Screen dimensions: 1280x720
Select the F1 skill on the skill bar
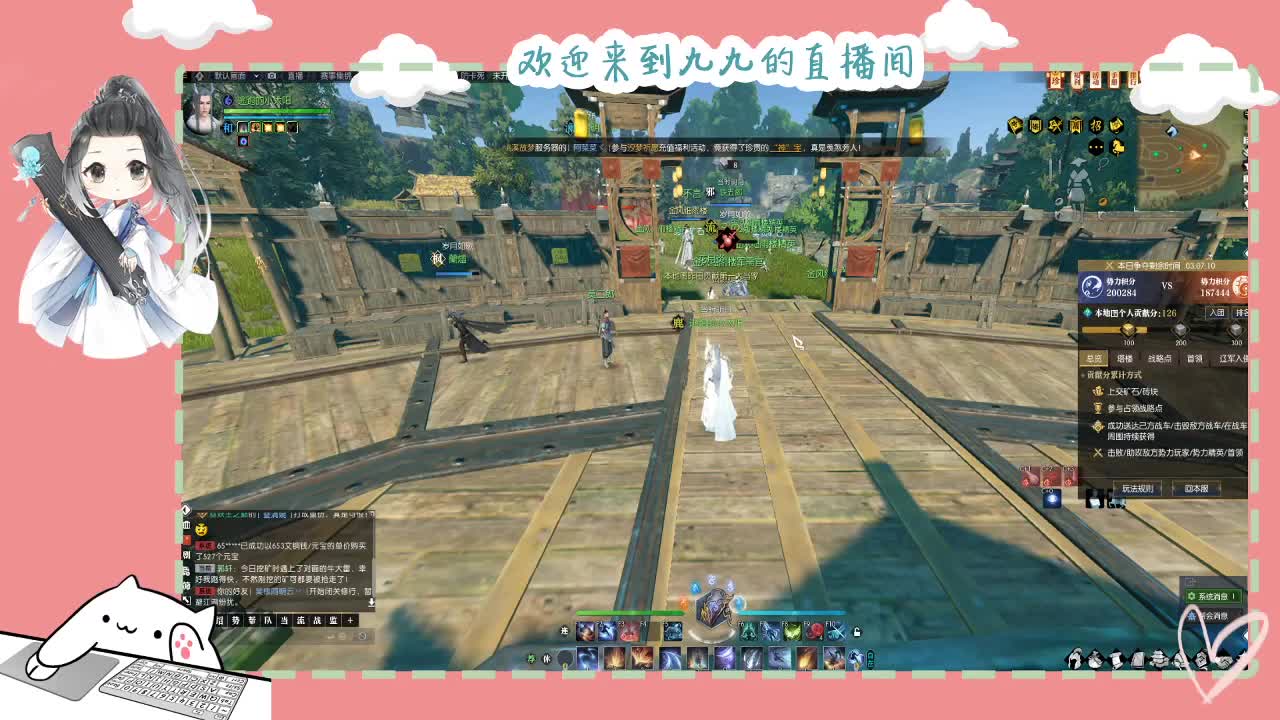click(584, 631)
